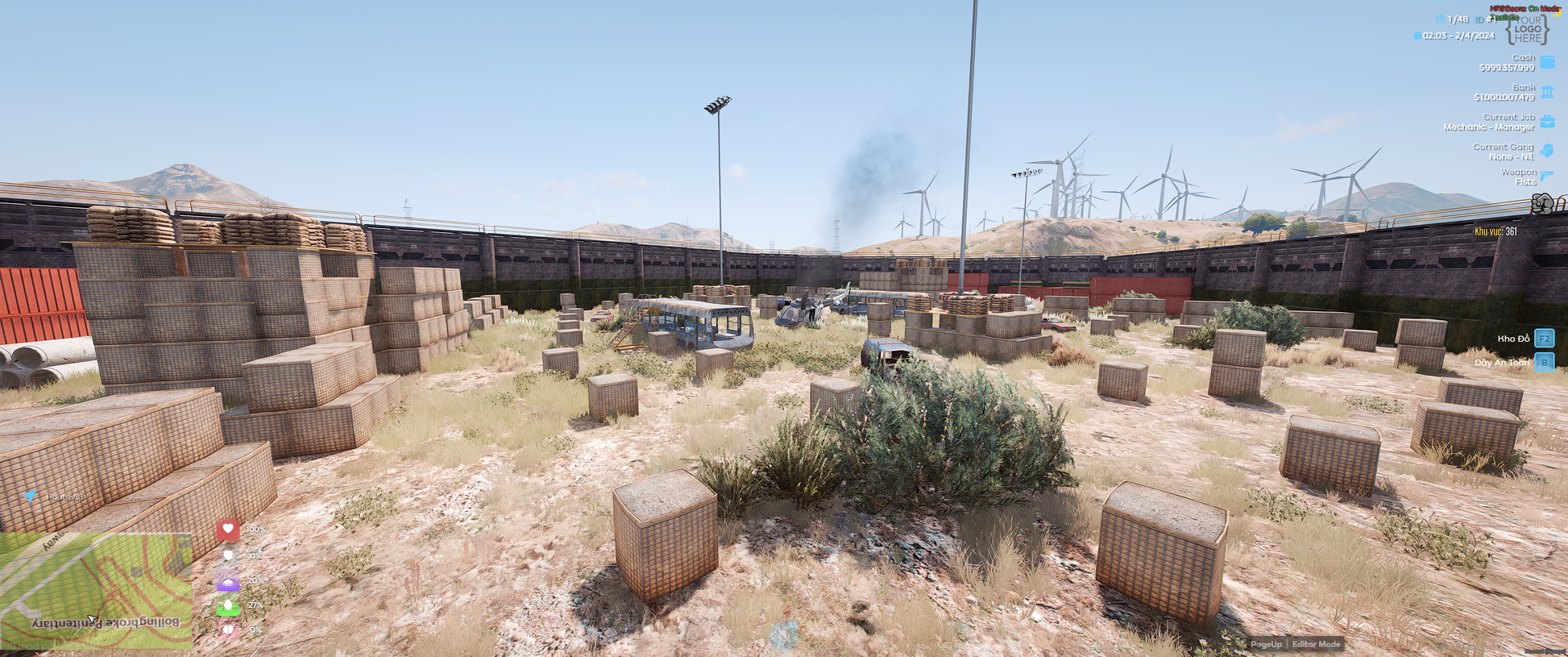The width and height of the screenshot is (1568, 657).
Task: Click the blue compass arrow above minimap
Action: 30,496
